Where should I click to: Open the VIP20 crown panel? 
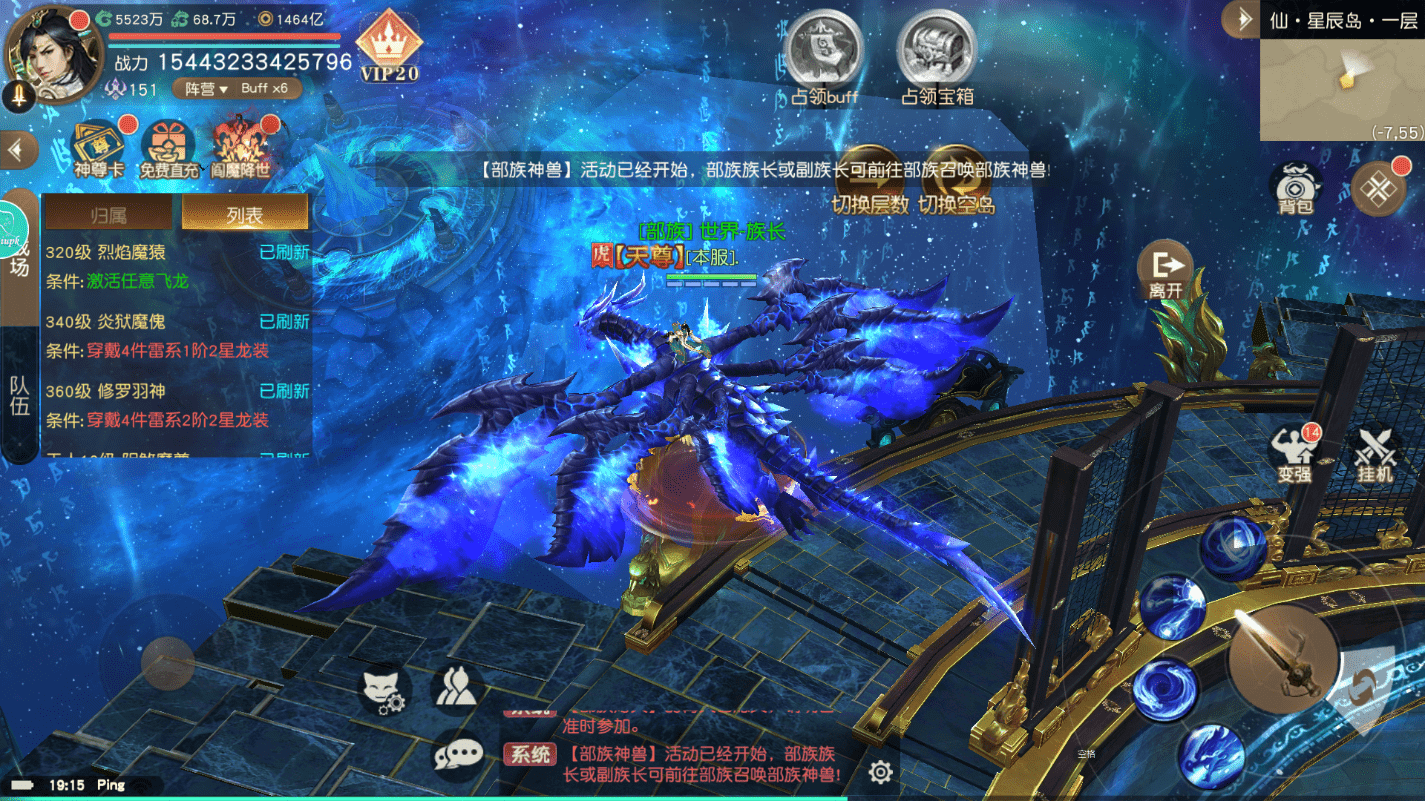[x=388, y=47]
